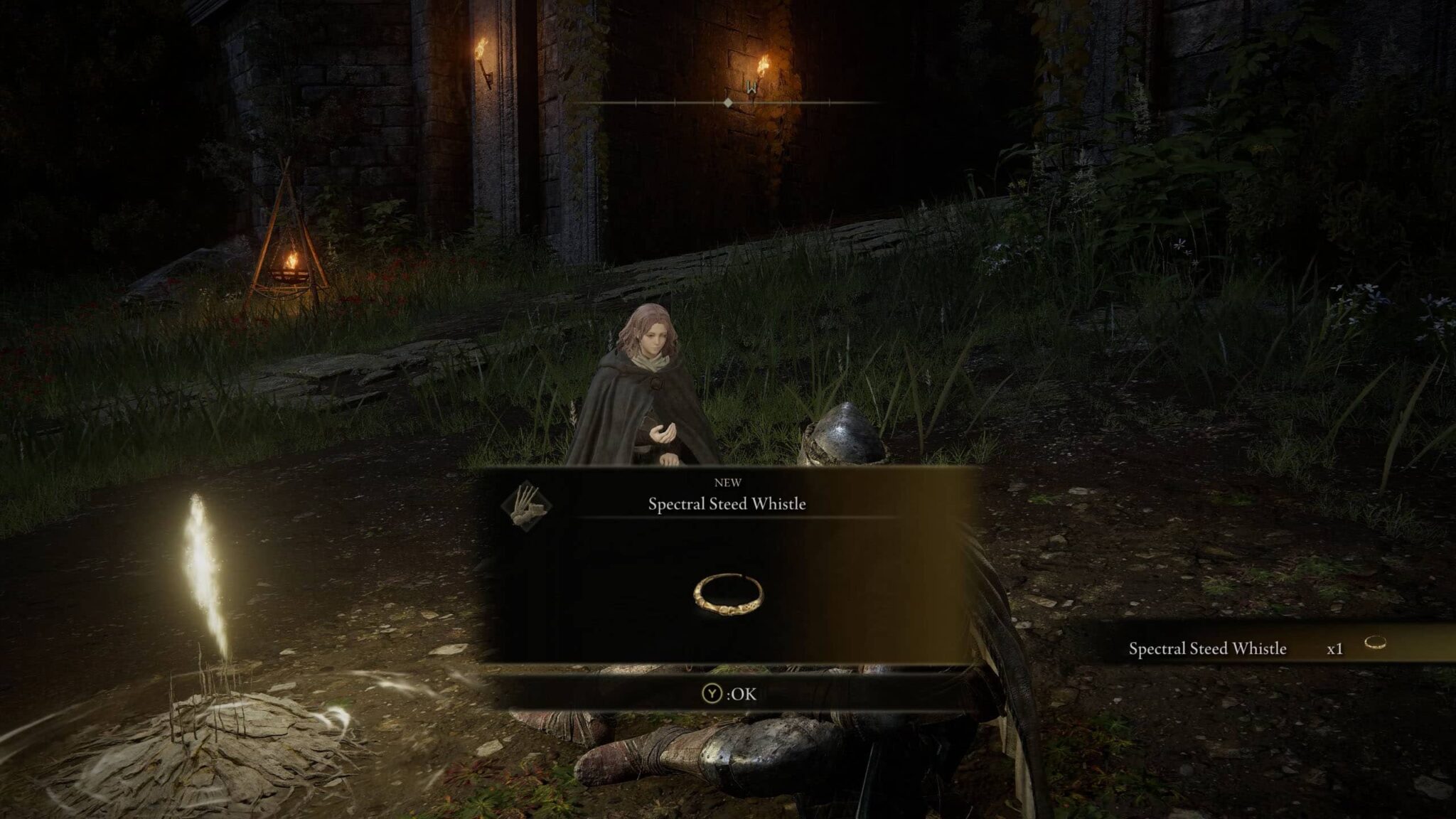Click the compass bar at the top
The height and width of the screenshot is (819, 1456).
[728, 103]
